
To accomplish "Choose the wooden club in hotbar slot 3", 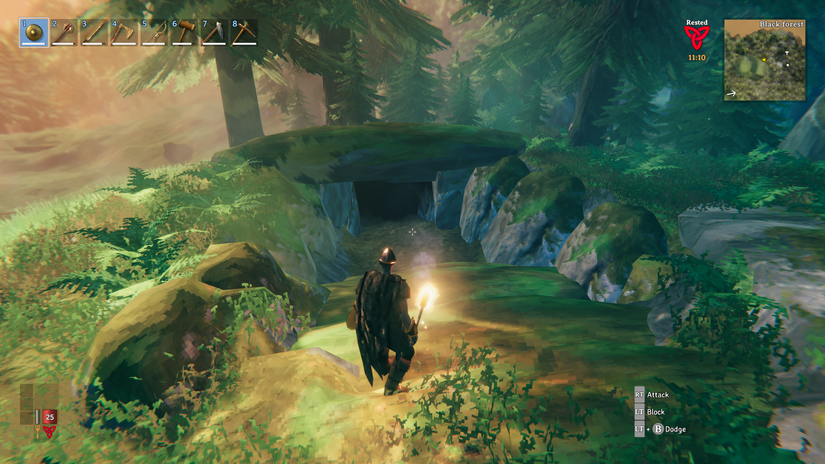I will point(93,33).
